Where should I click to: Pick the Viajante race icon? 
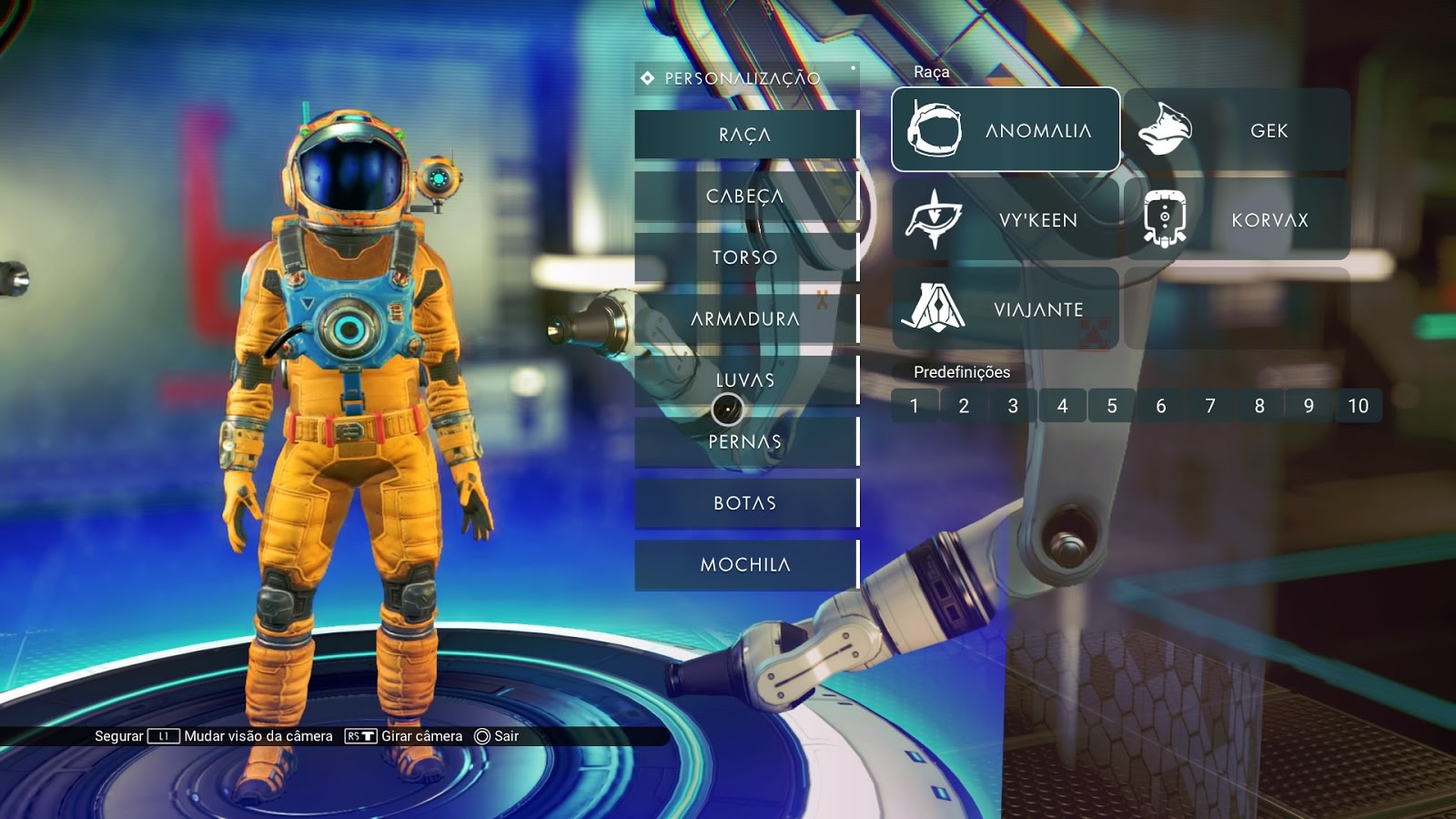[935, 308]
